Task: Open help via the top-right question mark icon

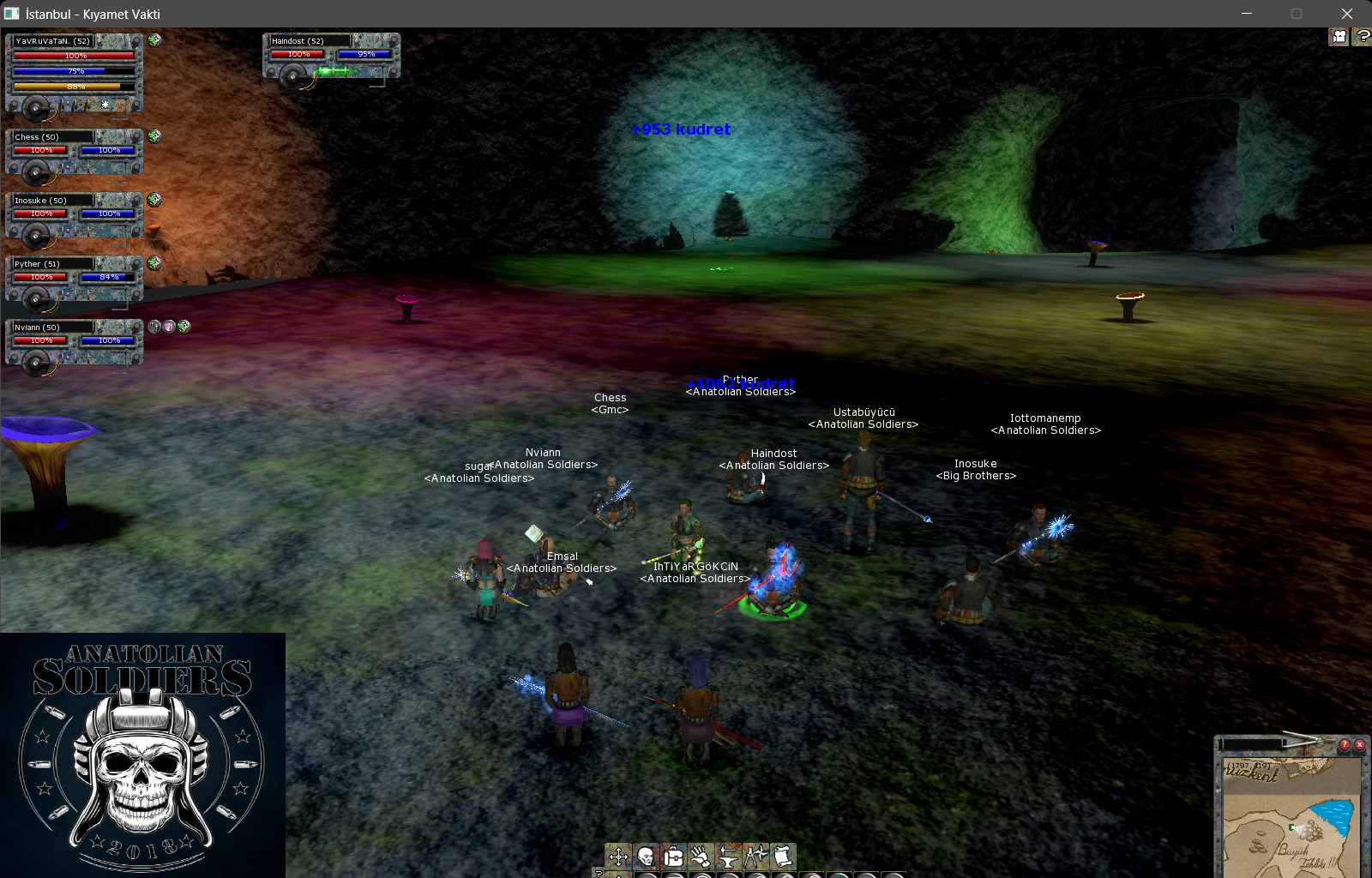Action: pos(1363,36)
